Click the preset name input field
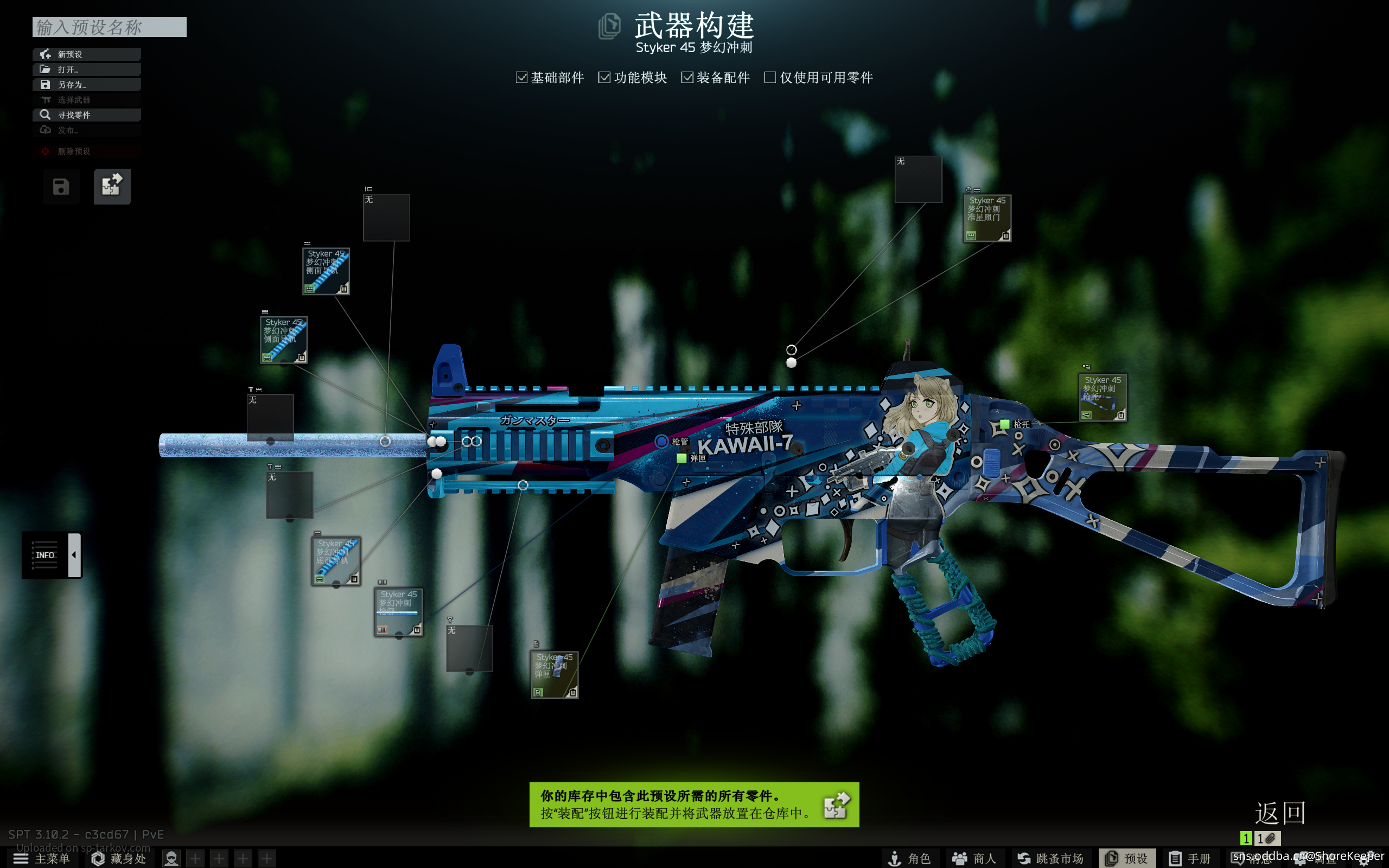Viewport: 1389px width, 868px height. pyautogui.click(x=109, y=27)
